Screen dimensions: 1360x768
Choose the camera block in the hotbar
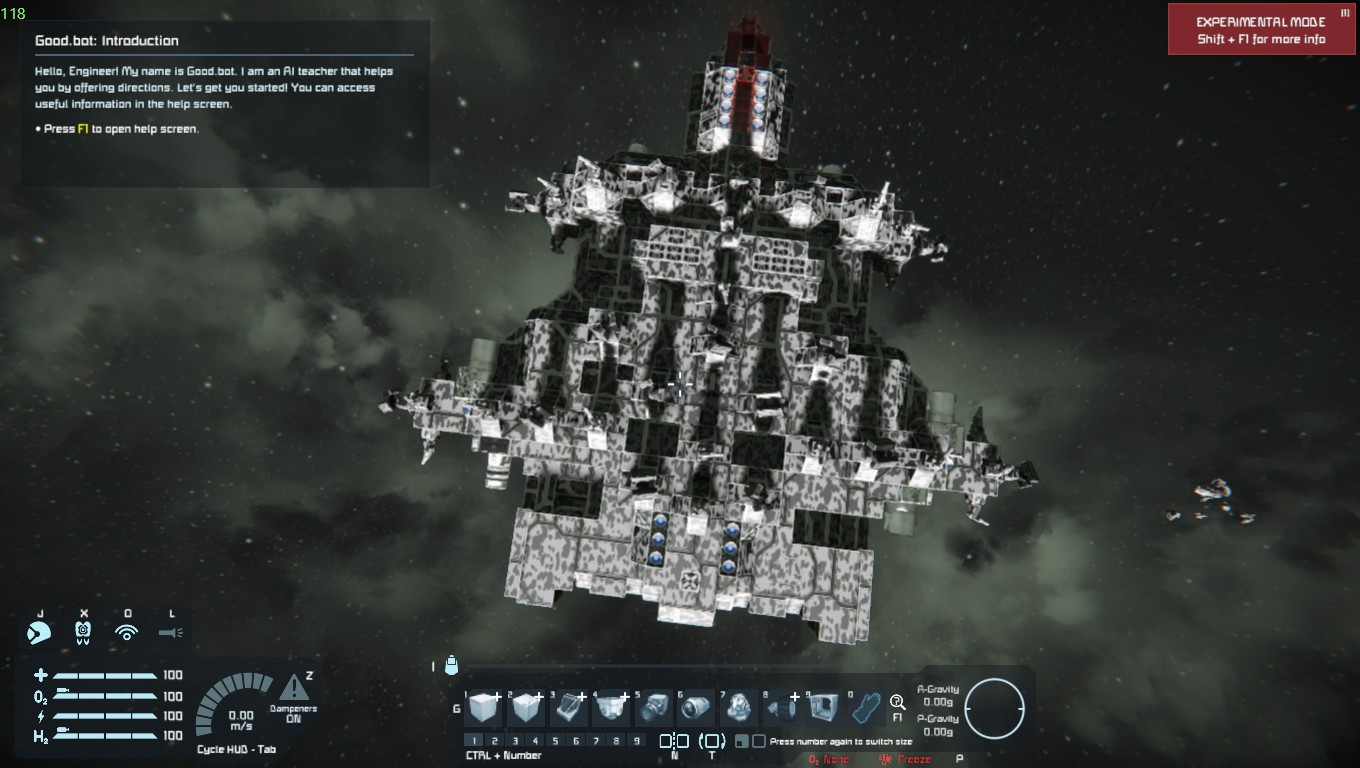coord(655,708)
